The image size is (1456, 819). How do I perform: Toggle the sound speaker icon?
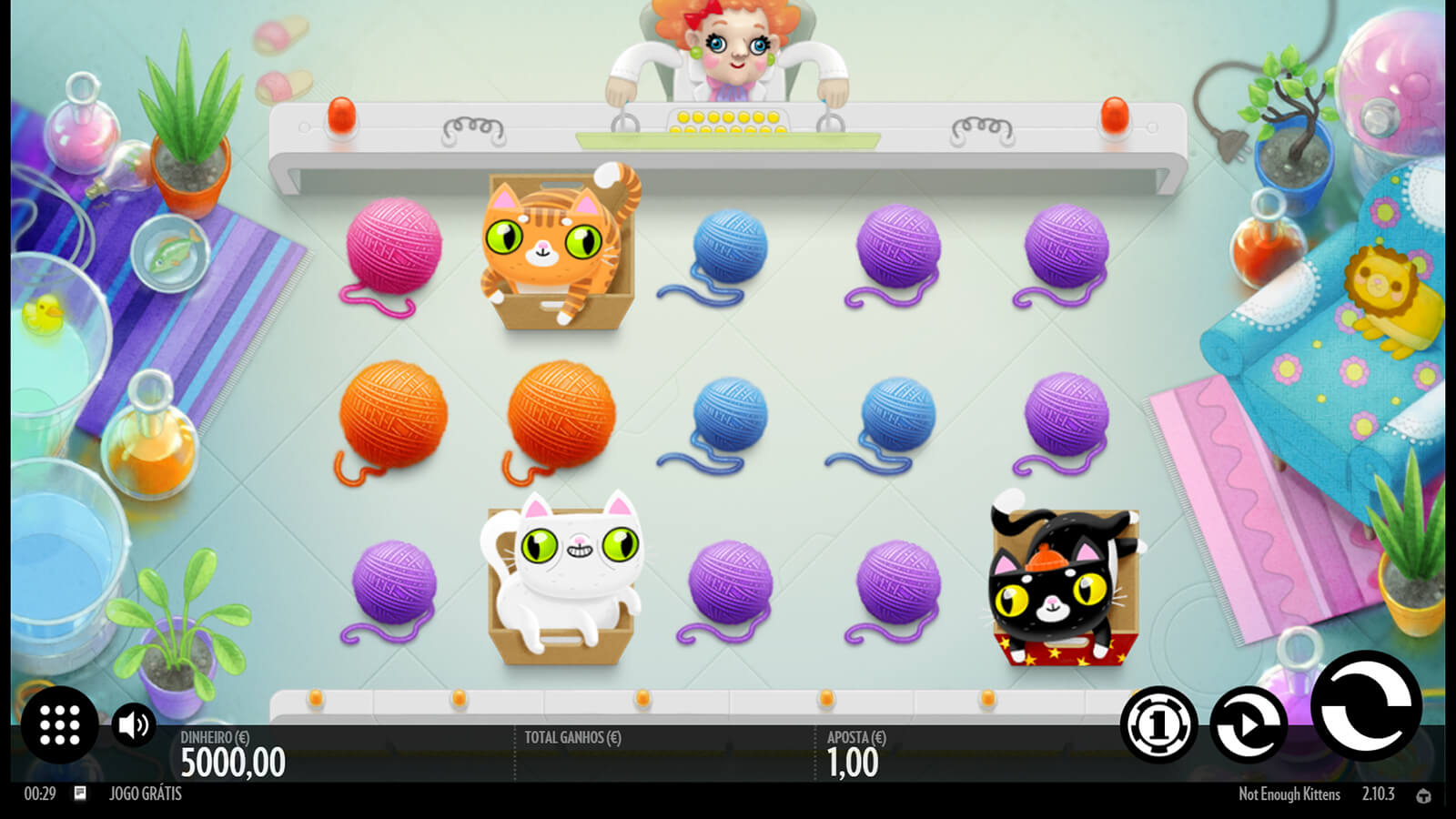point(134,725)
